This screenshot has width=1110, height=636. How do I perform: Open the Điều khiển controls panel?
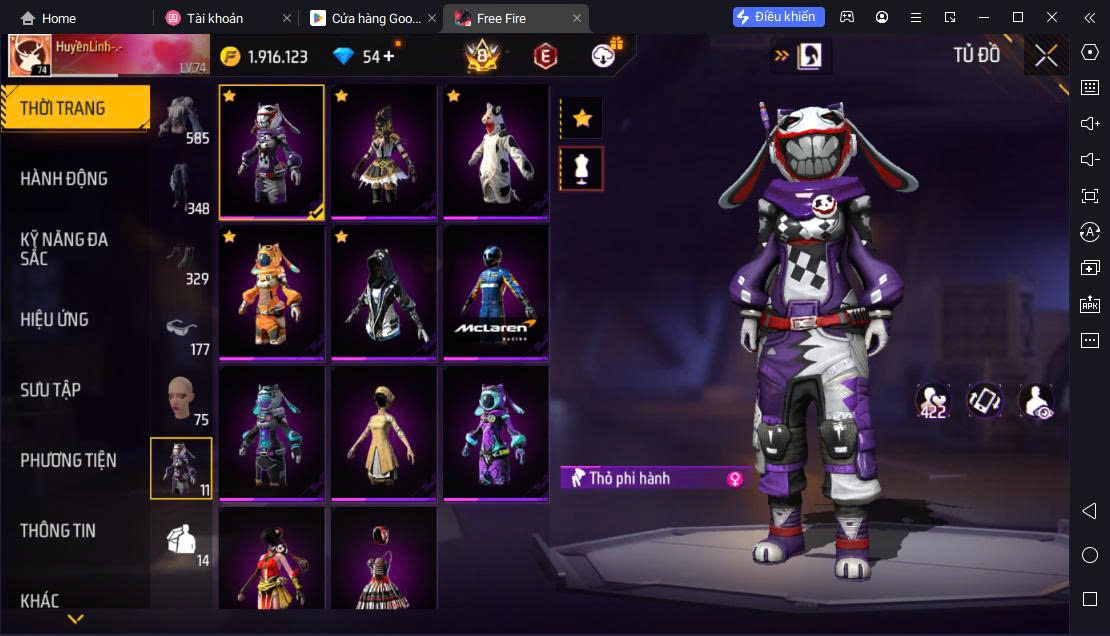pos(779,17)
